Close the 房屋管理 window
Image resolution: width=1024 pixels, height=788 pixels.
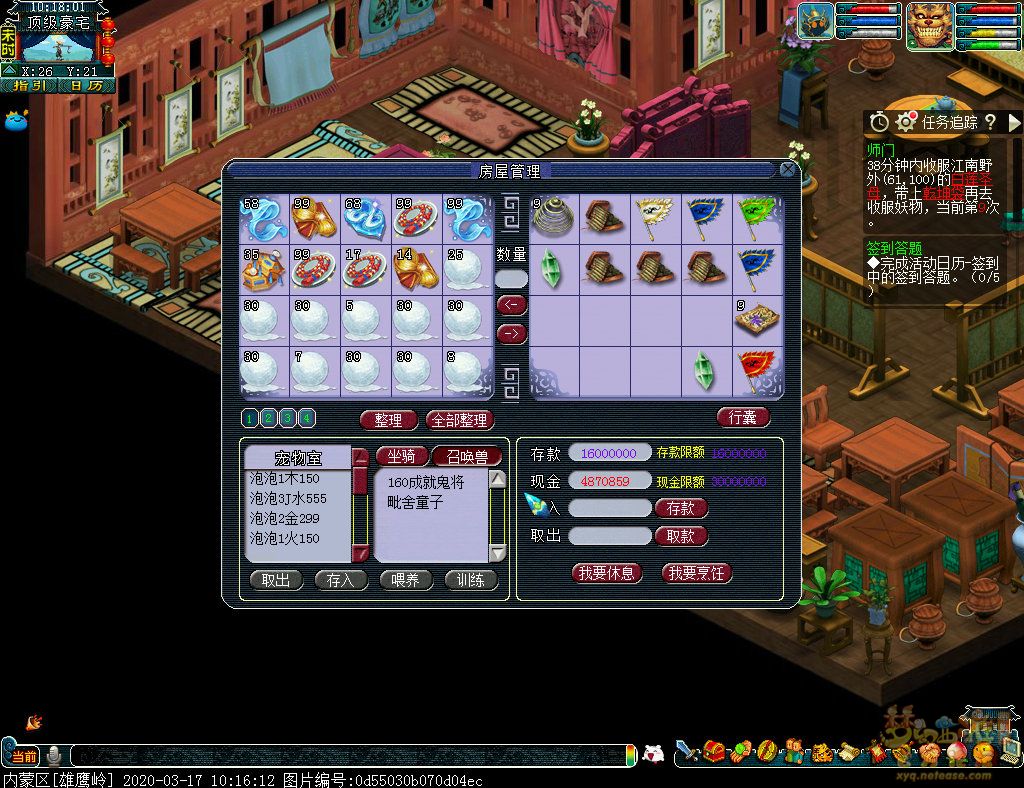(x=787, y=170)
